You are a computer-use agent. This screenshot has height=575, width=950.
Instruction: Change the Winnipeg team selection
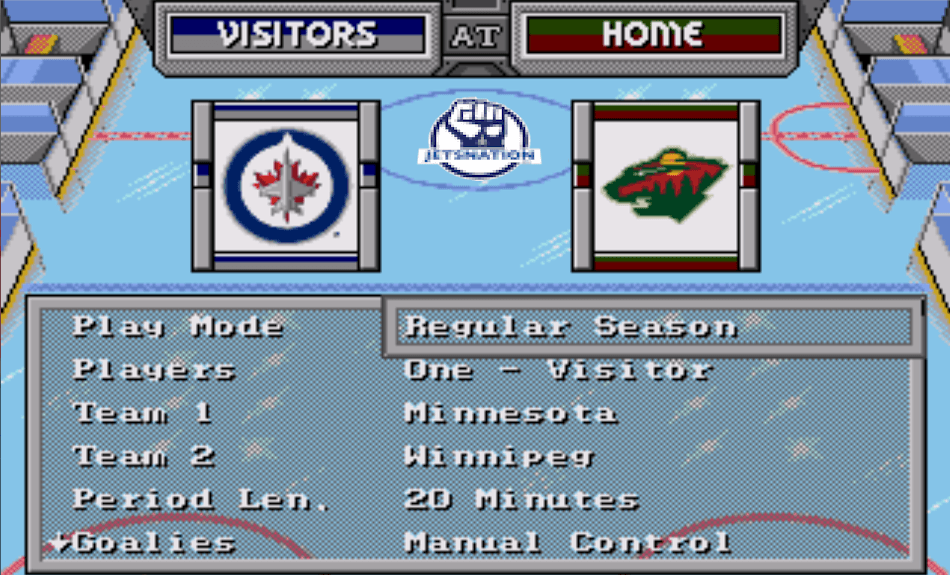click(x=499, y=456)
